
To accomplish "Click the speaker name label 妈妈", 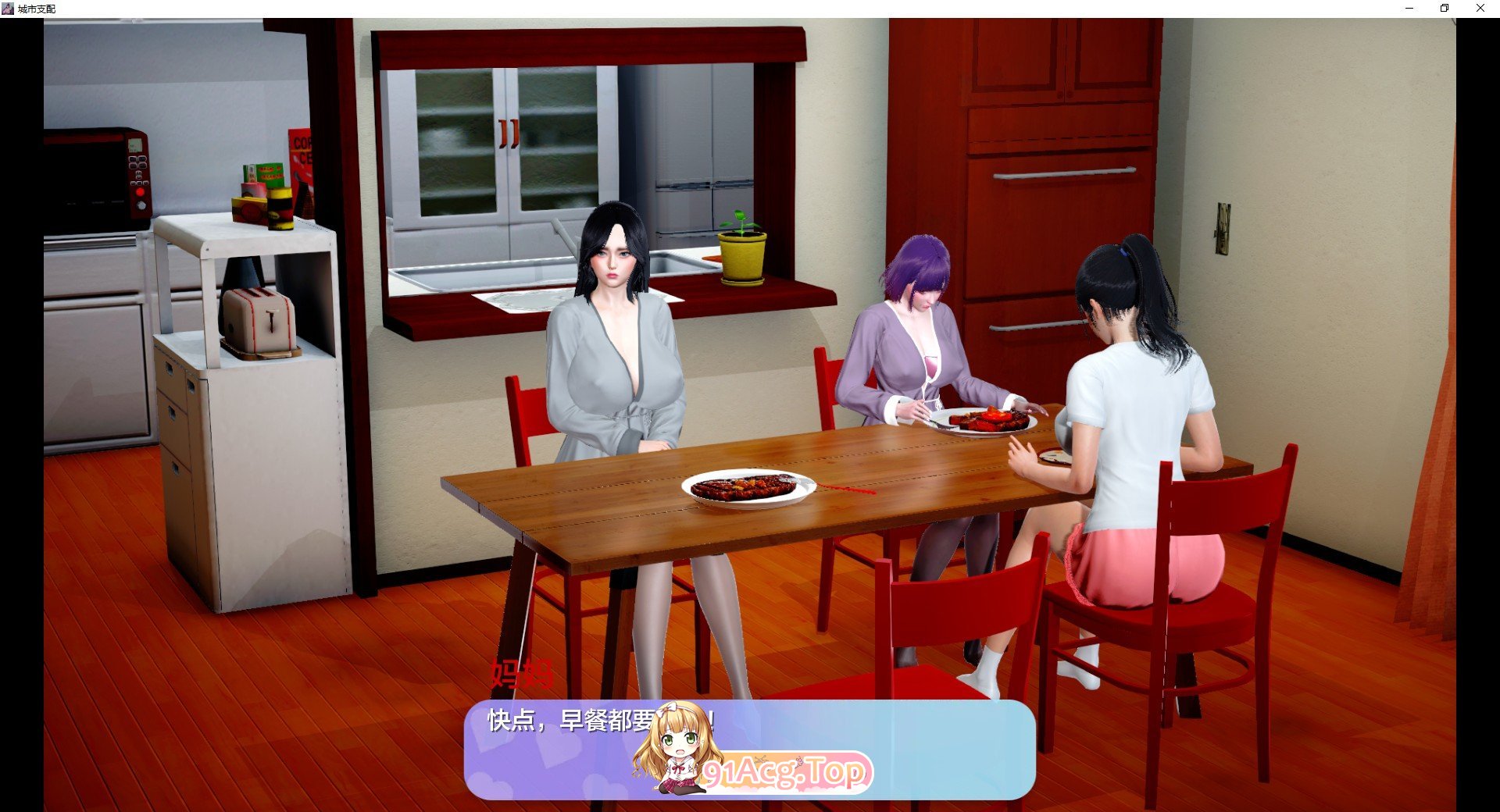I will point(522,673).
